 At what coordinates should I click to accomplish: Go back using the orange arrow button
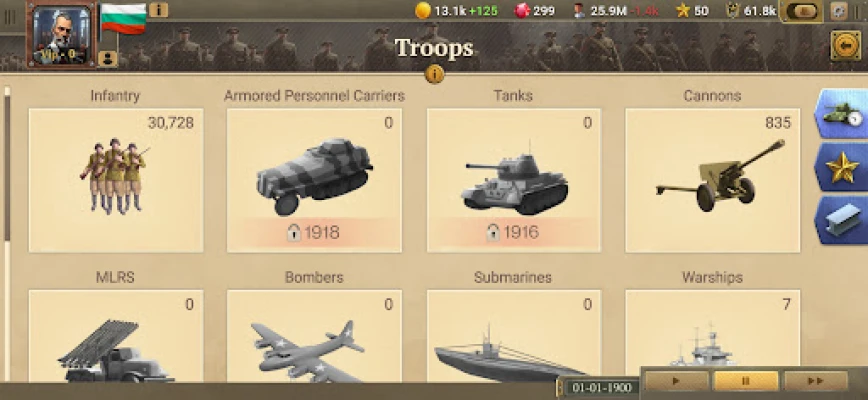(845, 45)
